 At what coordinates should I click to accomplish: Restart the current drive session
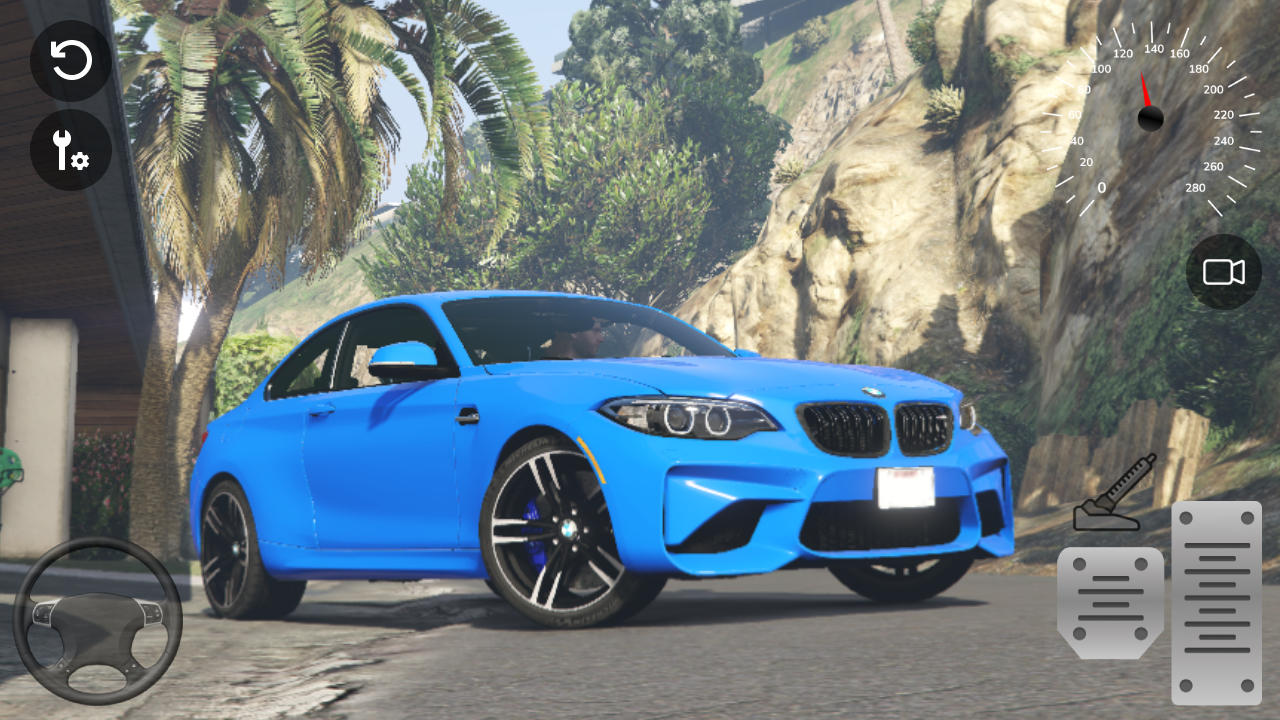point(68,60)
